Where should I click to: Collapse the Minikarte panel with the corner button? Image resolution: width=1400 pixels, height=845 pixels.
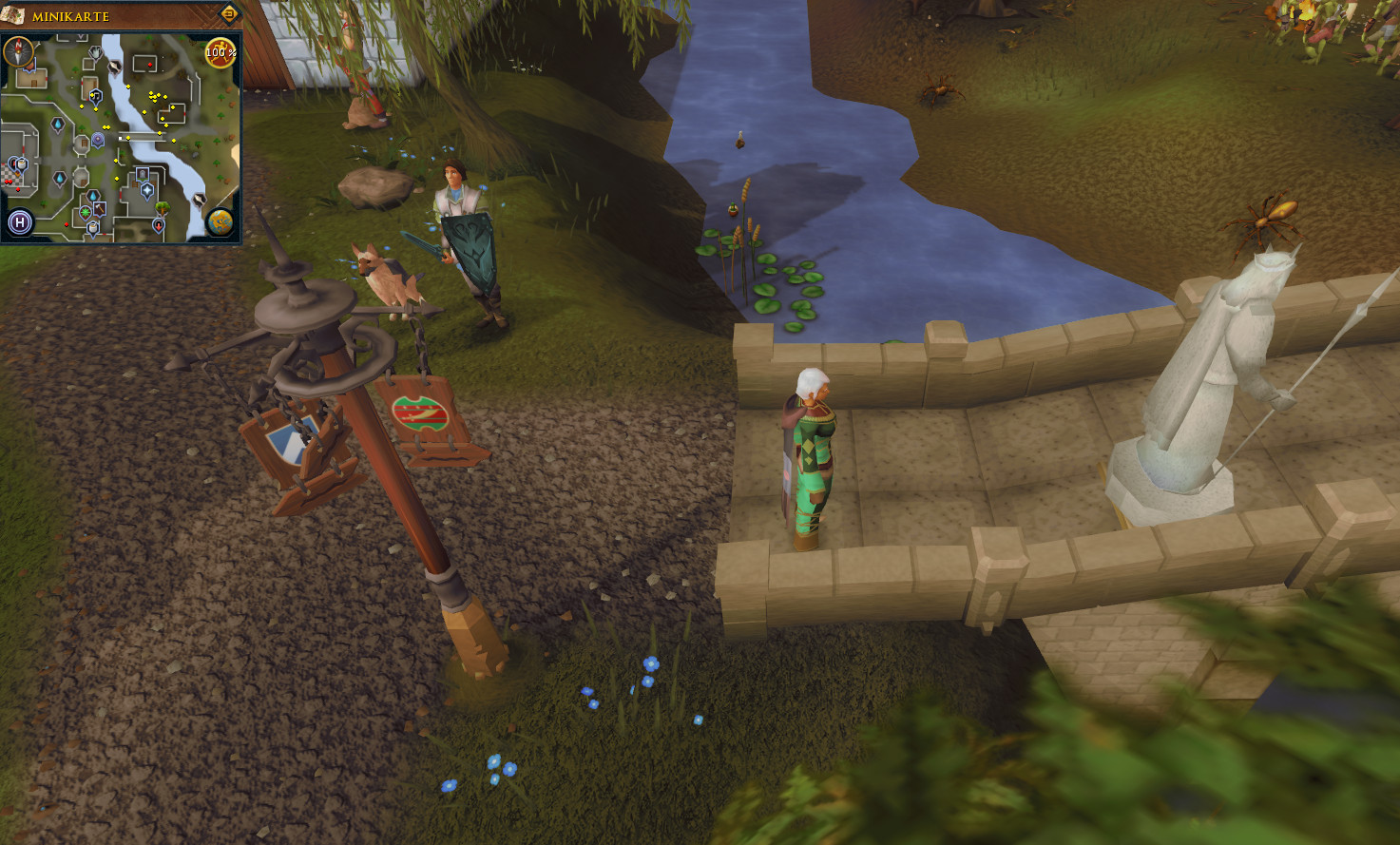[x=229, y=13]
